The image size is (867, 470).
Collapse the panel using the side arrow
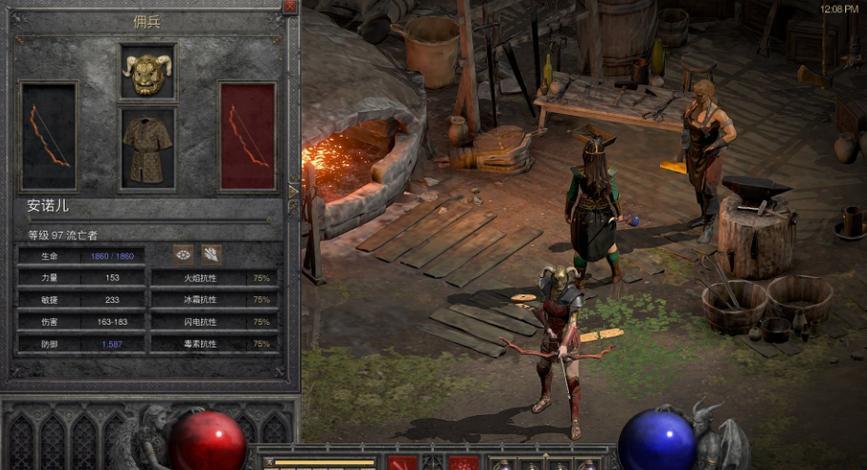coord(293,189)
